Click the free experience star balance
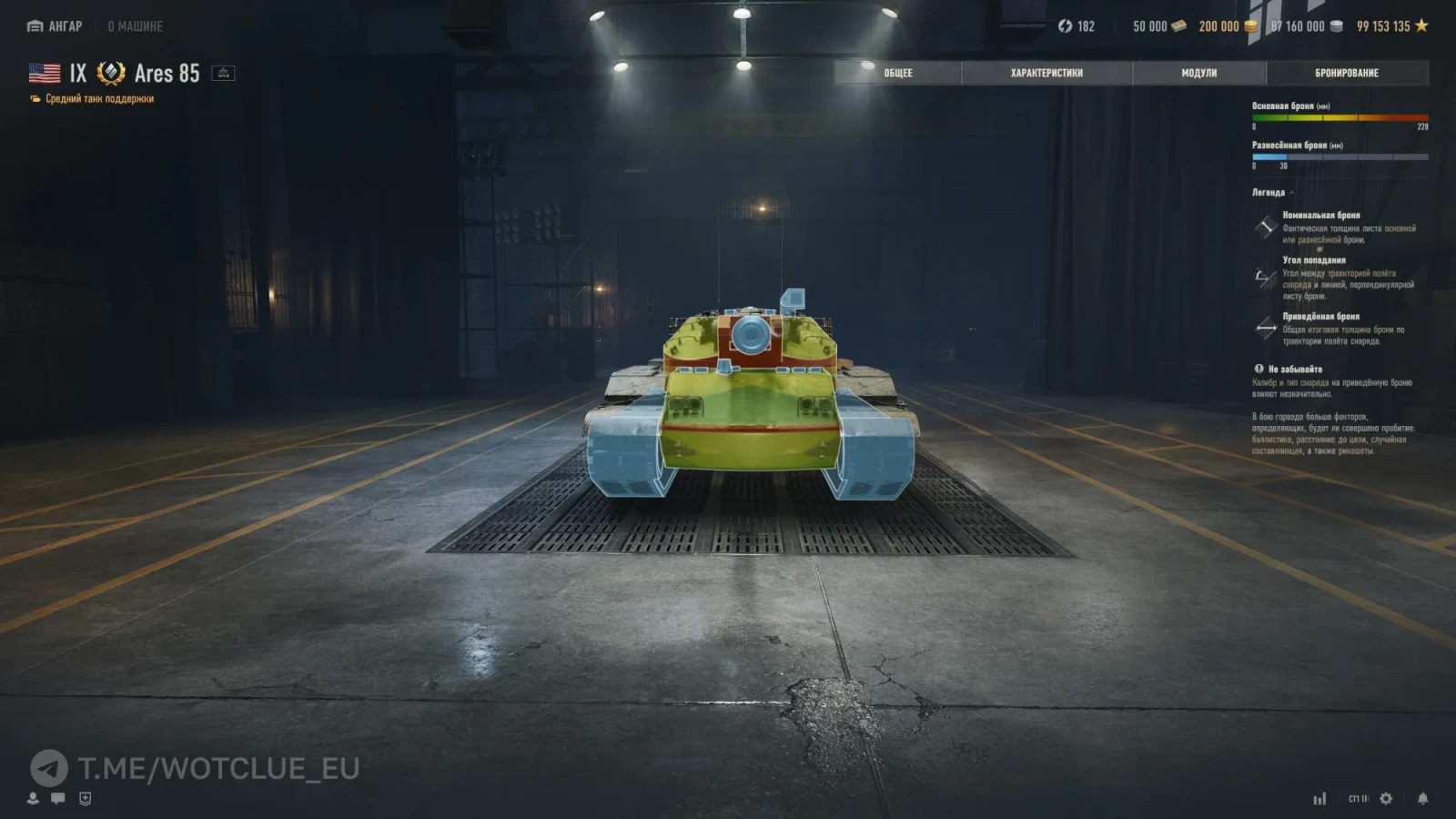This screenshot has width=1456, height=819. click(x=1391, y=26)
